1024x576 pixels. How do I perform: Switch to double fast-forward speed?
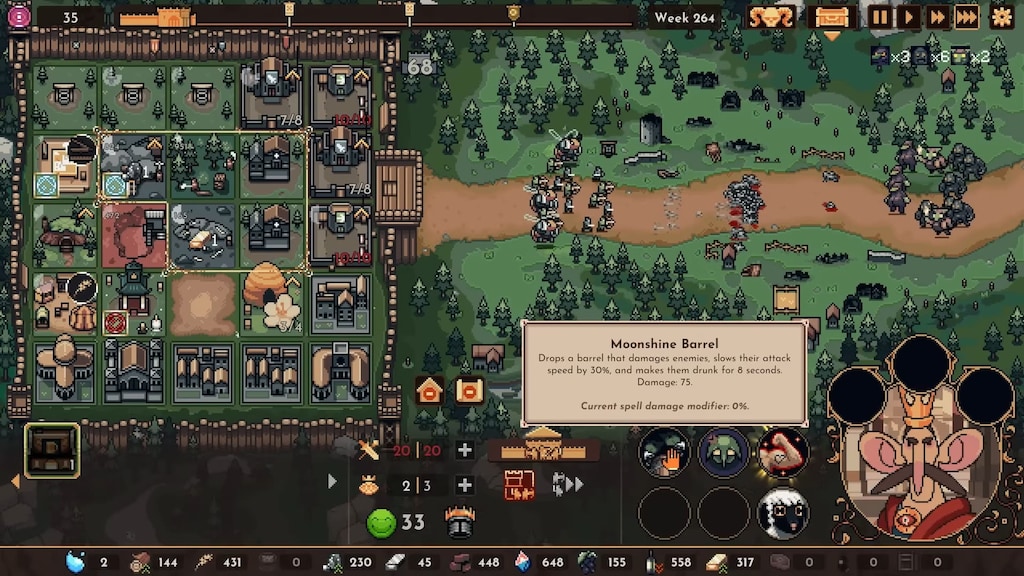(937, 17)
